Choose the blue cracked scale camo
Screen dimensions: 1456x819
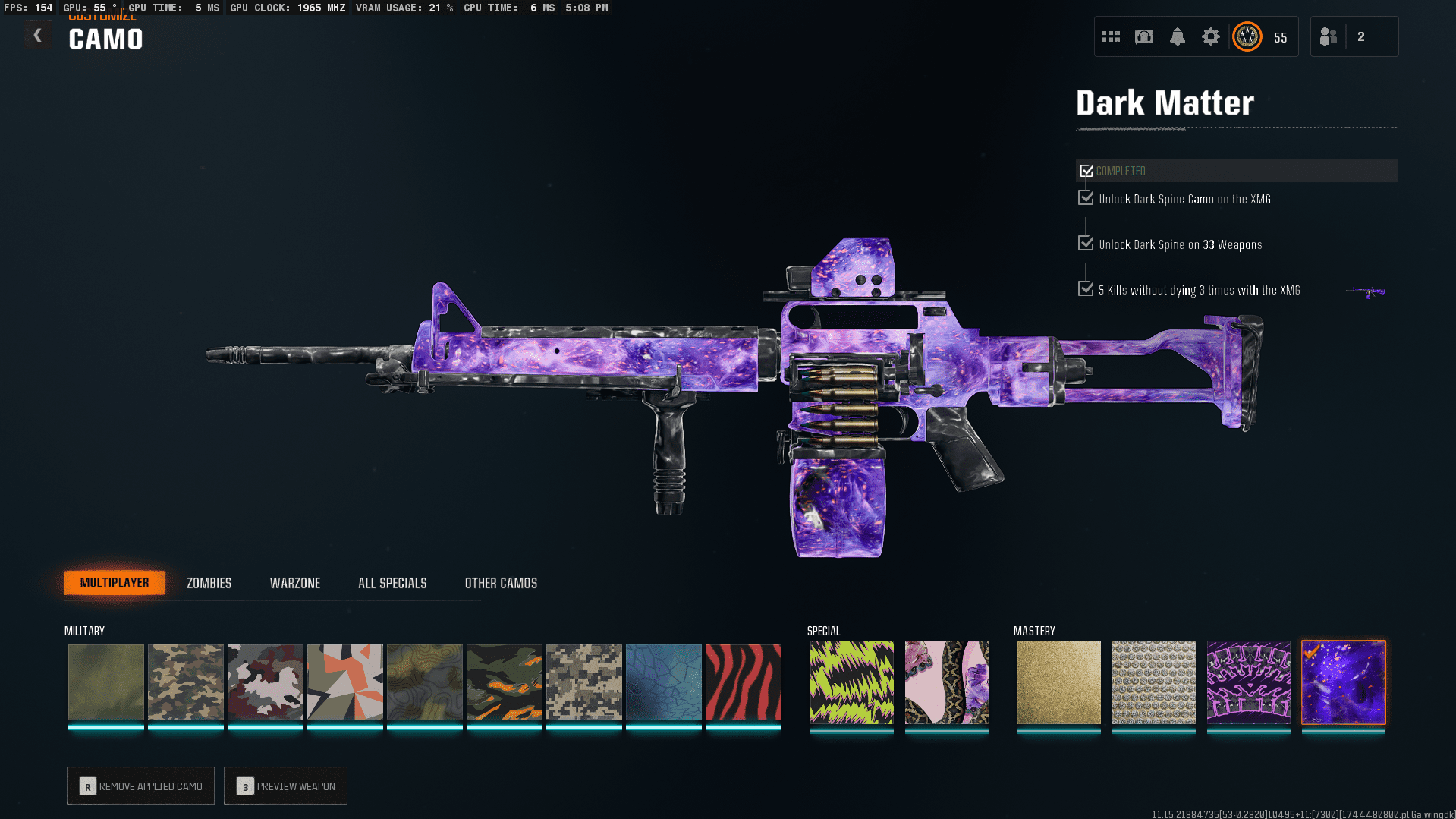(x=663, y=682)
